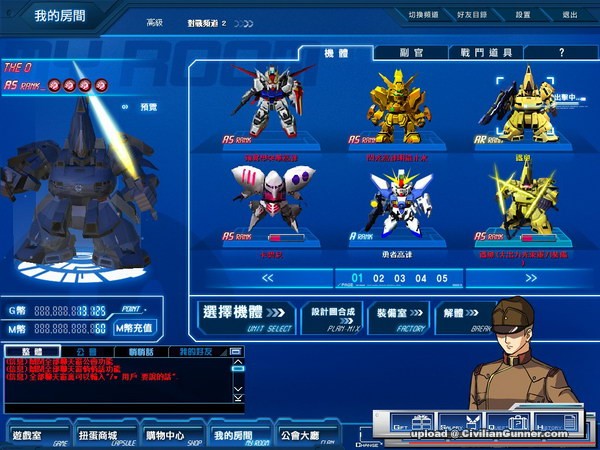Enter the 裝備室 Factory
Image resolution: width=600 pixels, height=450 pixels.
pos(399,315)
